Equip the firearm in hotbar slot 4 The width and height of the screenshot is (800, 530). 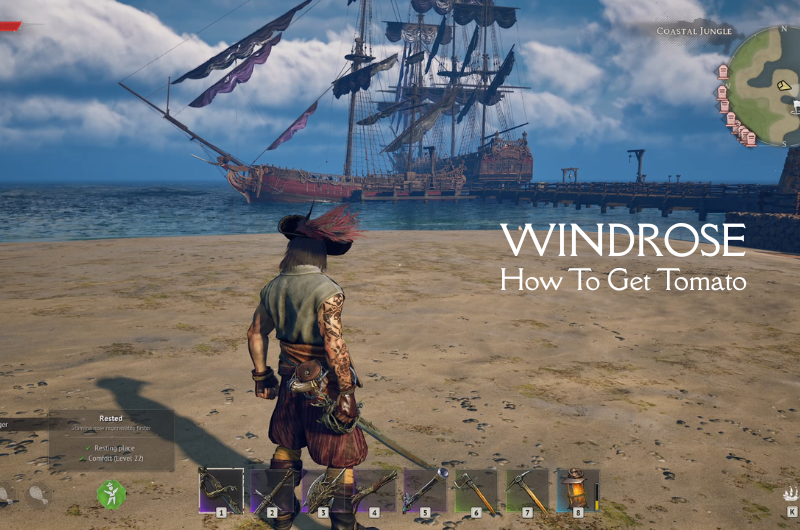pos(374,490)
